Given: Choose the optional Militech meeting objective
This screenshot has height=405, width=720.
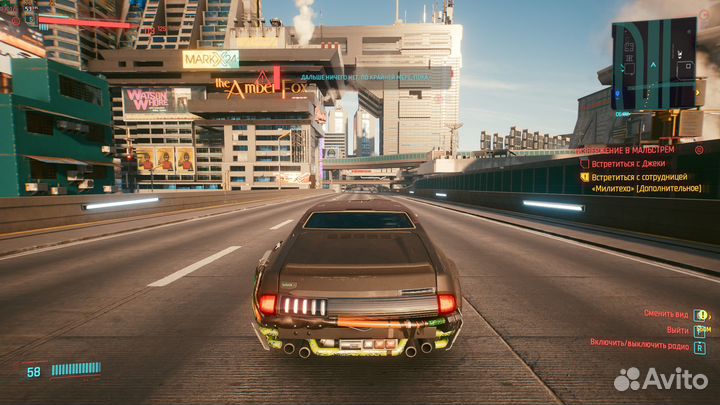Looking at the screenshot, I should [x=645, y=182].
